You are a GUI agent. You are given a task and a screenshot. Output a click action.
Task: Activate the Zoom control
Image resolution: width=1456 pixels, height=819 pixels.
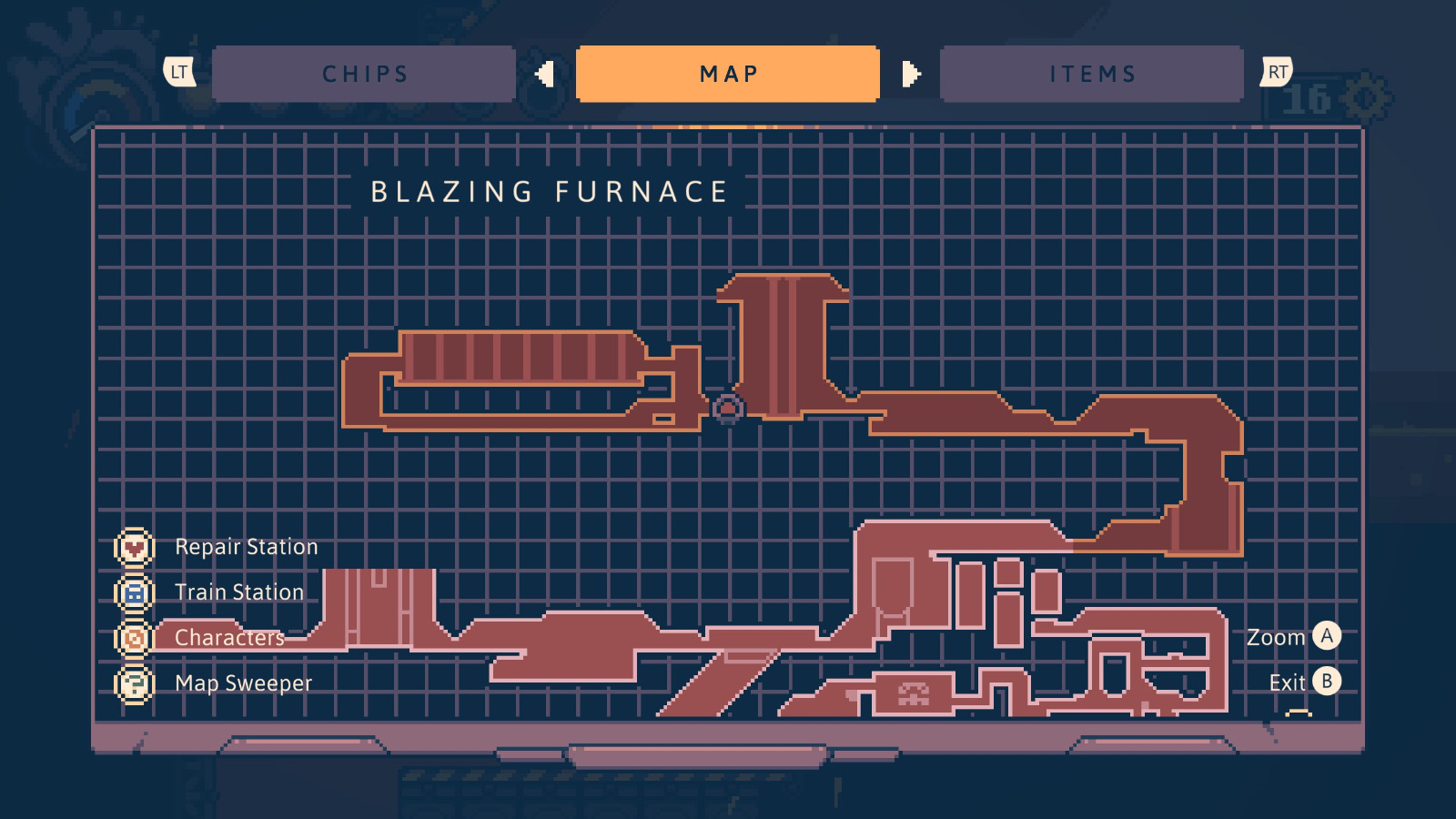pos(1278,638)
